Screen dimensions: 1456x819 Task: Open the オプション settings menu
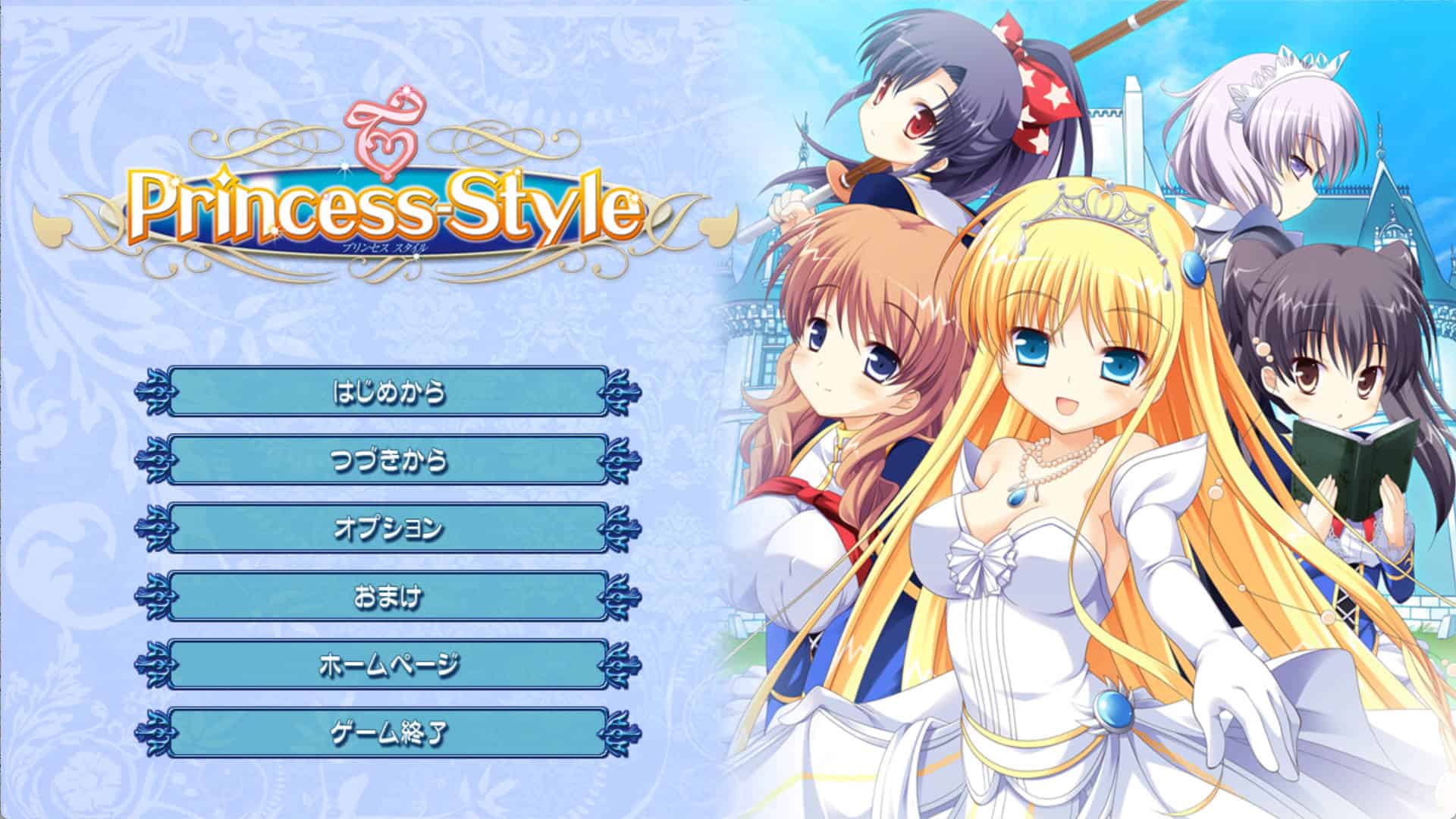(388, 528)
